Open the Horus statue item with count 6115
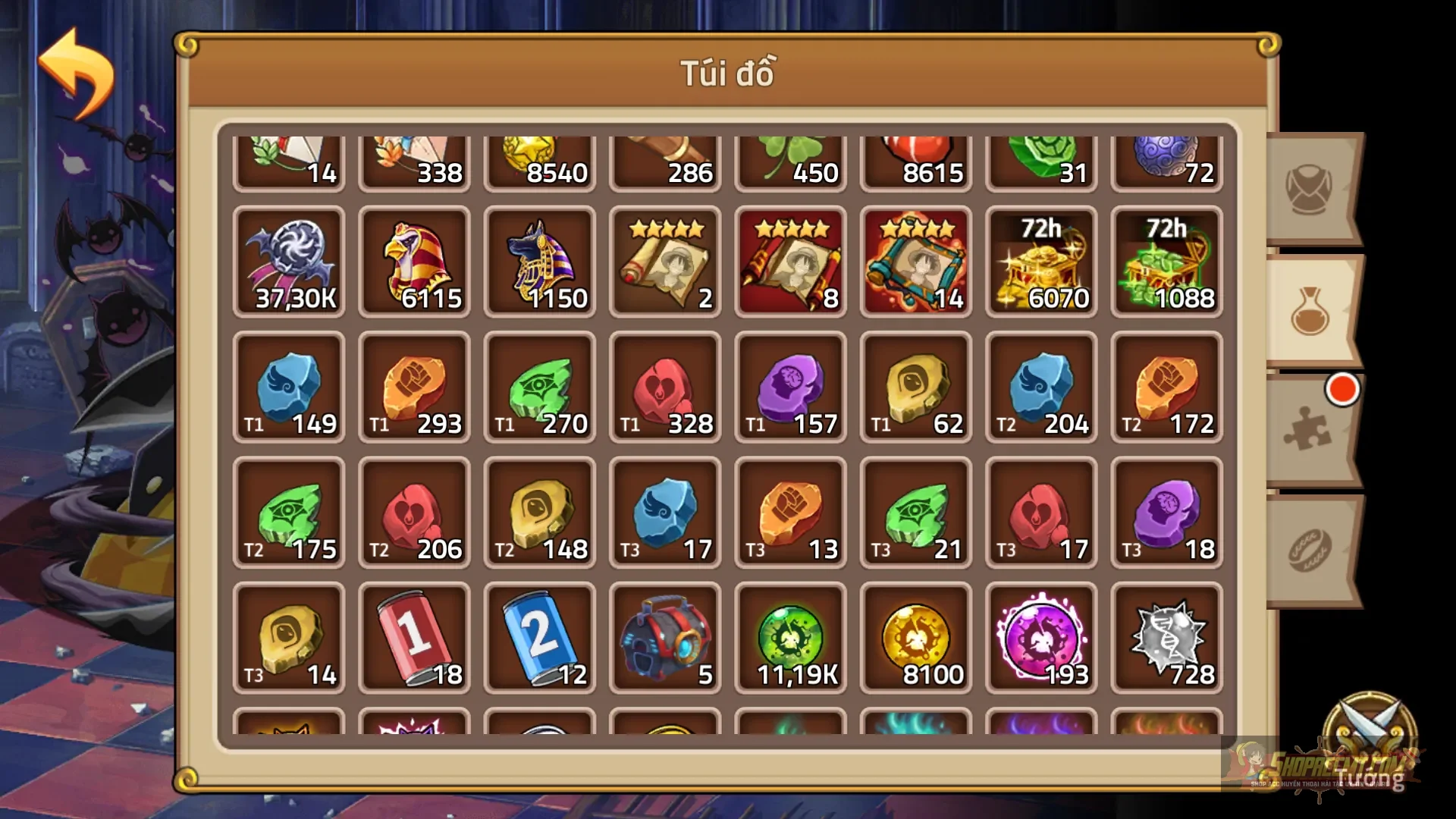The image size is (1456, 819). point(414,262)
